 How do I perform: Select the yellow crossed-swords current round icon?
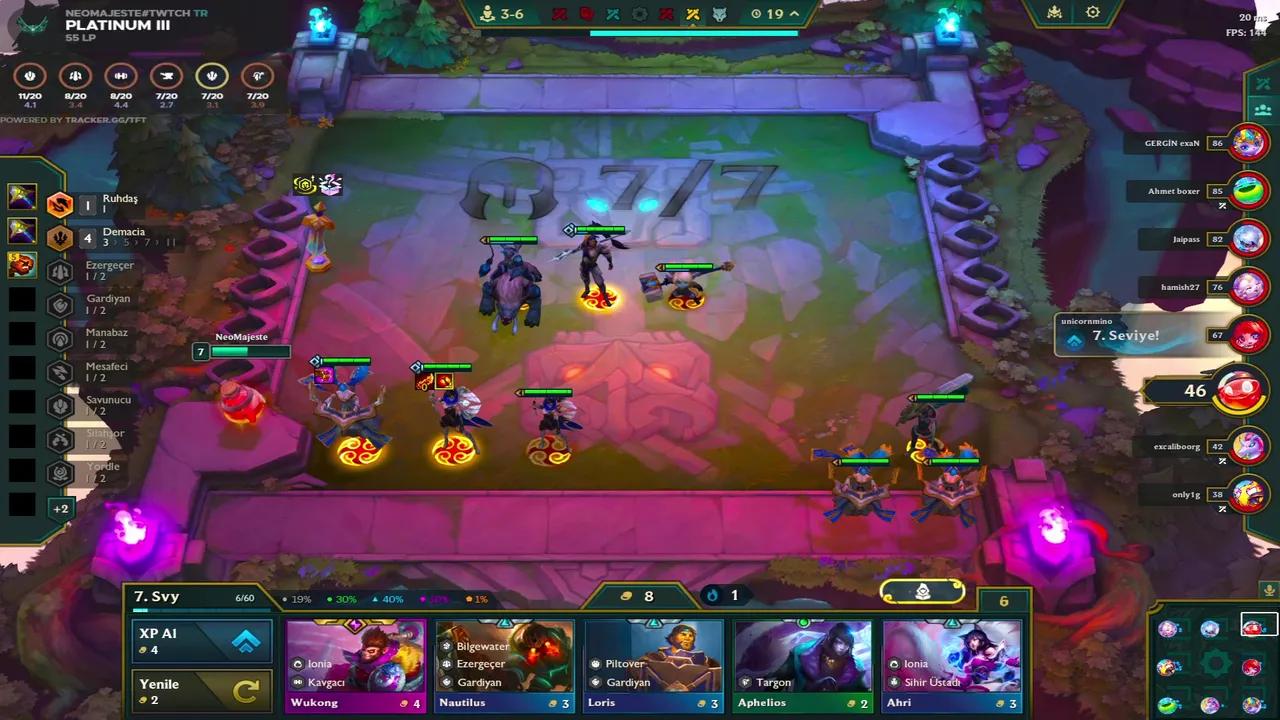coord(692,13)
